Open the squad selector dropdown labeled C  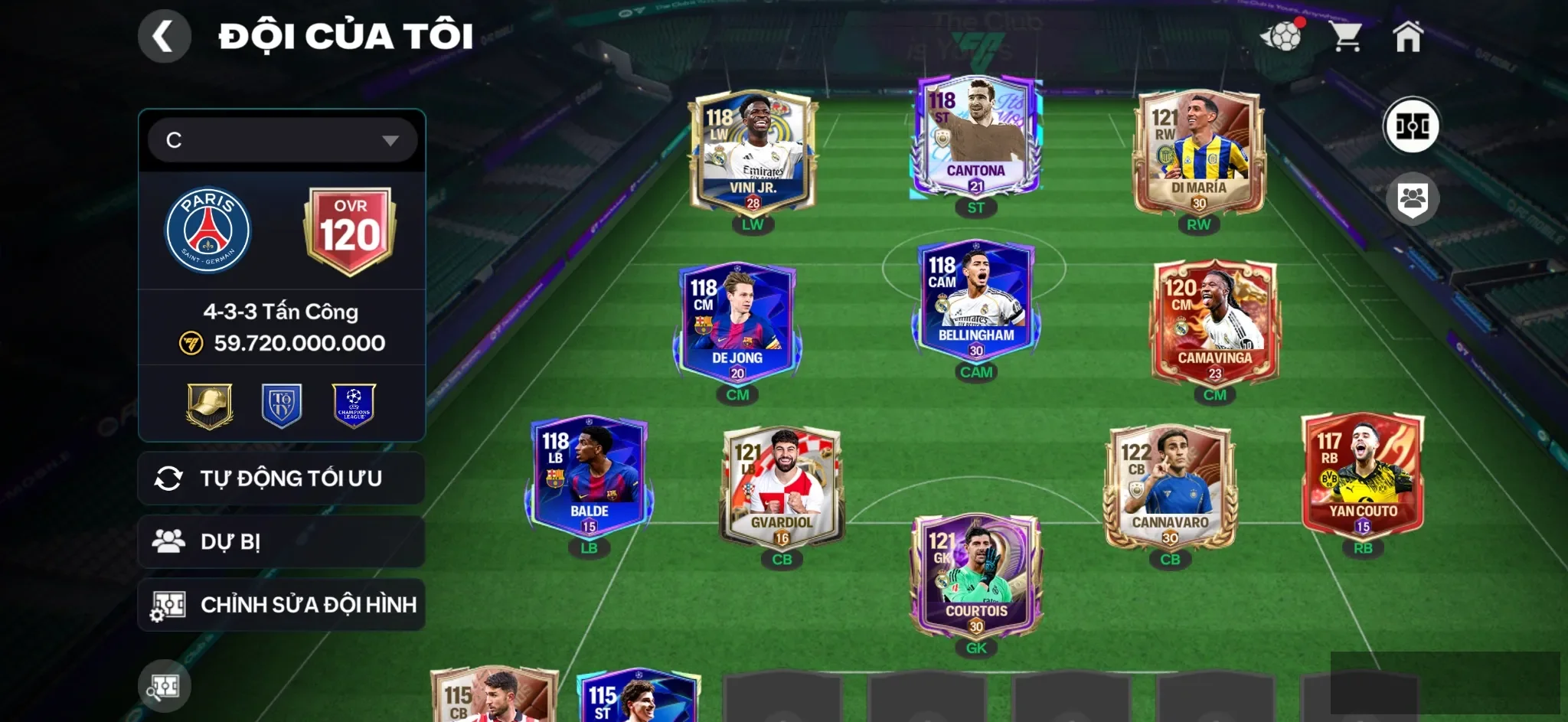(281, 139)
